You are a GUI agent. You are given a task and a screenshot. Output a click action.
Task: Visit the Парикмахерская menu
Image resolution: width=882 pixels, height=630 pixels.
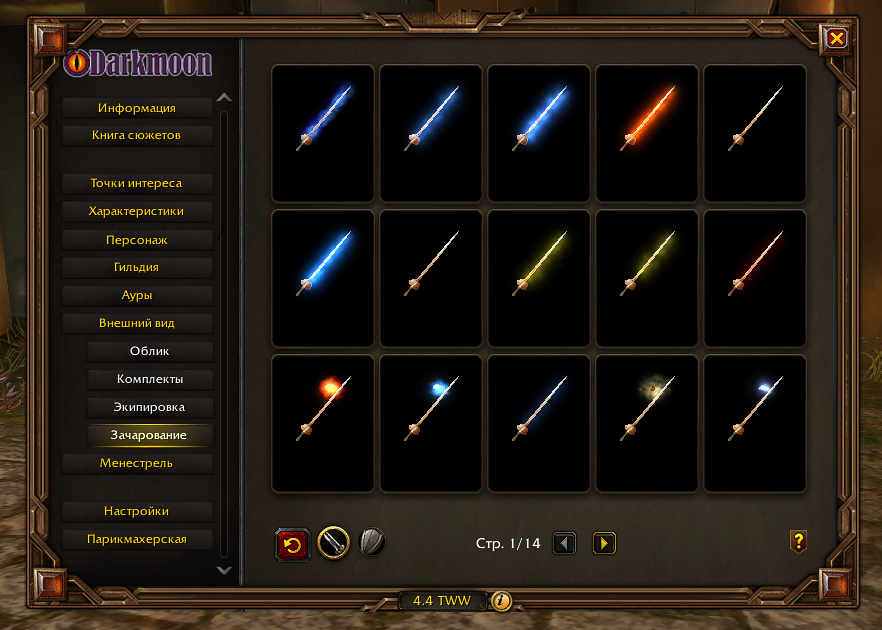pos(137,540)
